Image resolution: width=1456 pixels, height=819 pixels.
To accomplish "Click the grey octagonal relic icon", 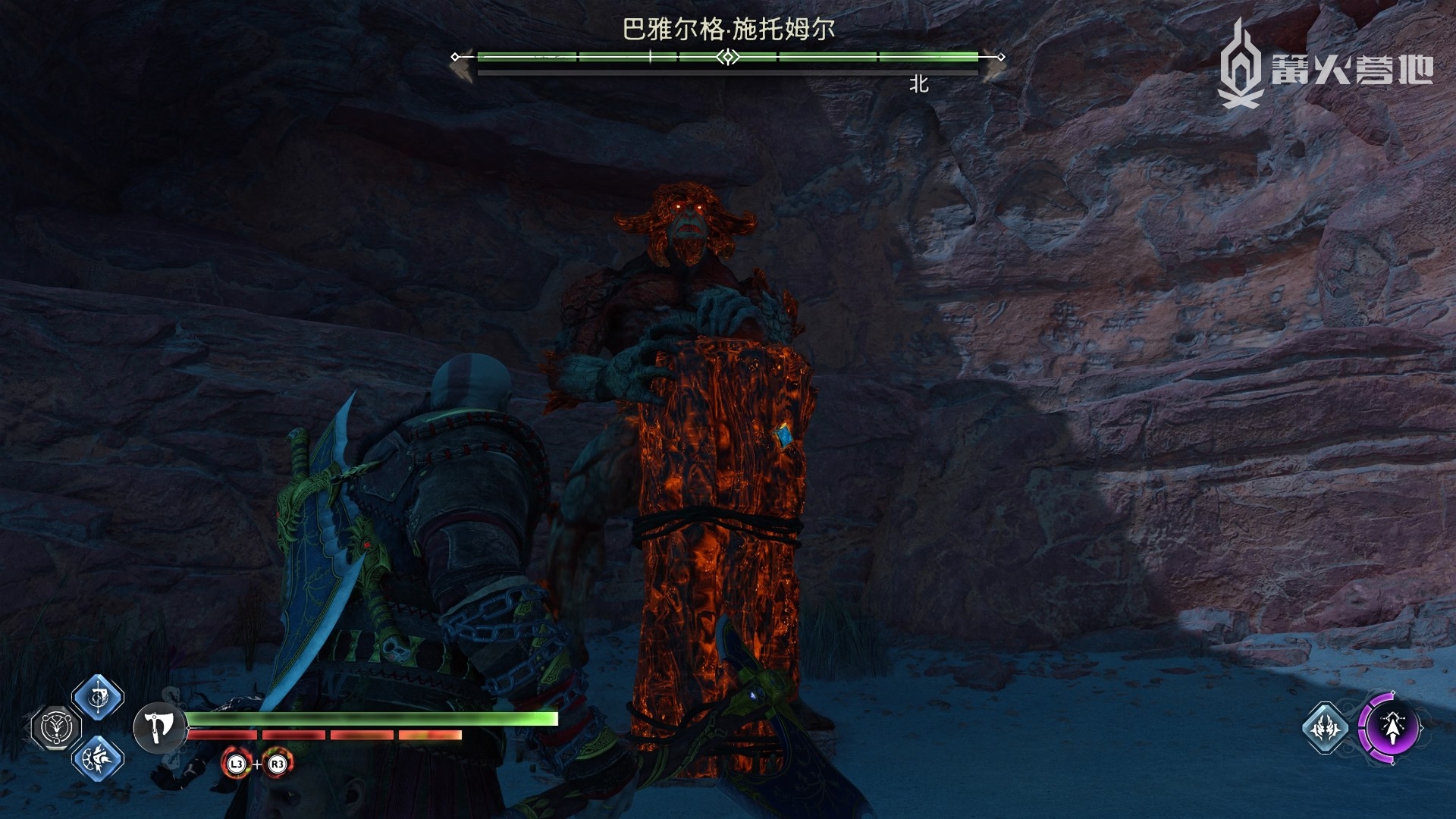I will click(55, 727).
